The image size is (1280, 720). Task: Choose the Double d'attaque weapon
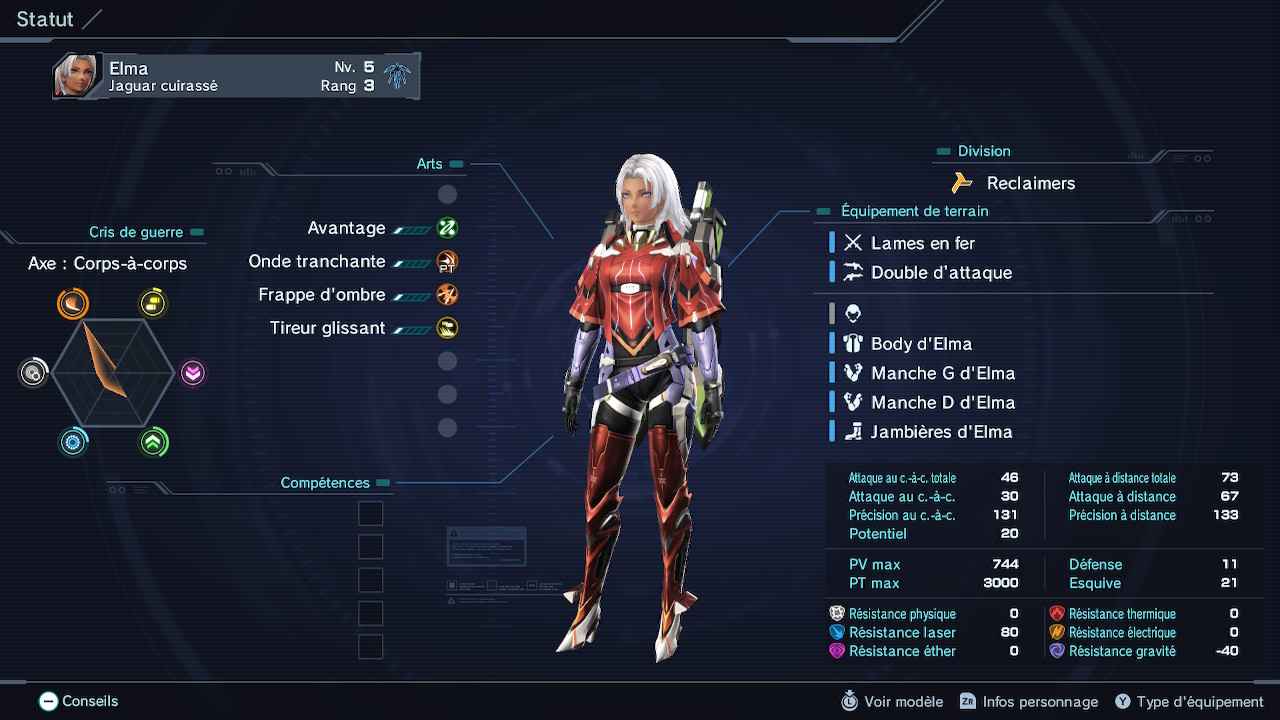coord(941,273)
